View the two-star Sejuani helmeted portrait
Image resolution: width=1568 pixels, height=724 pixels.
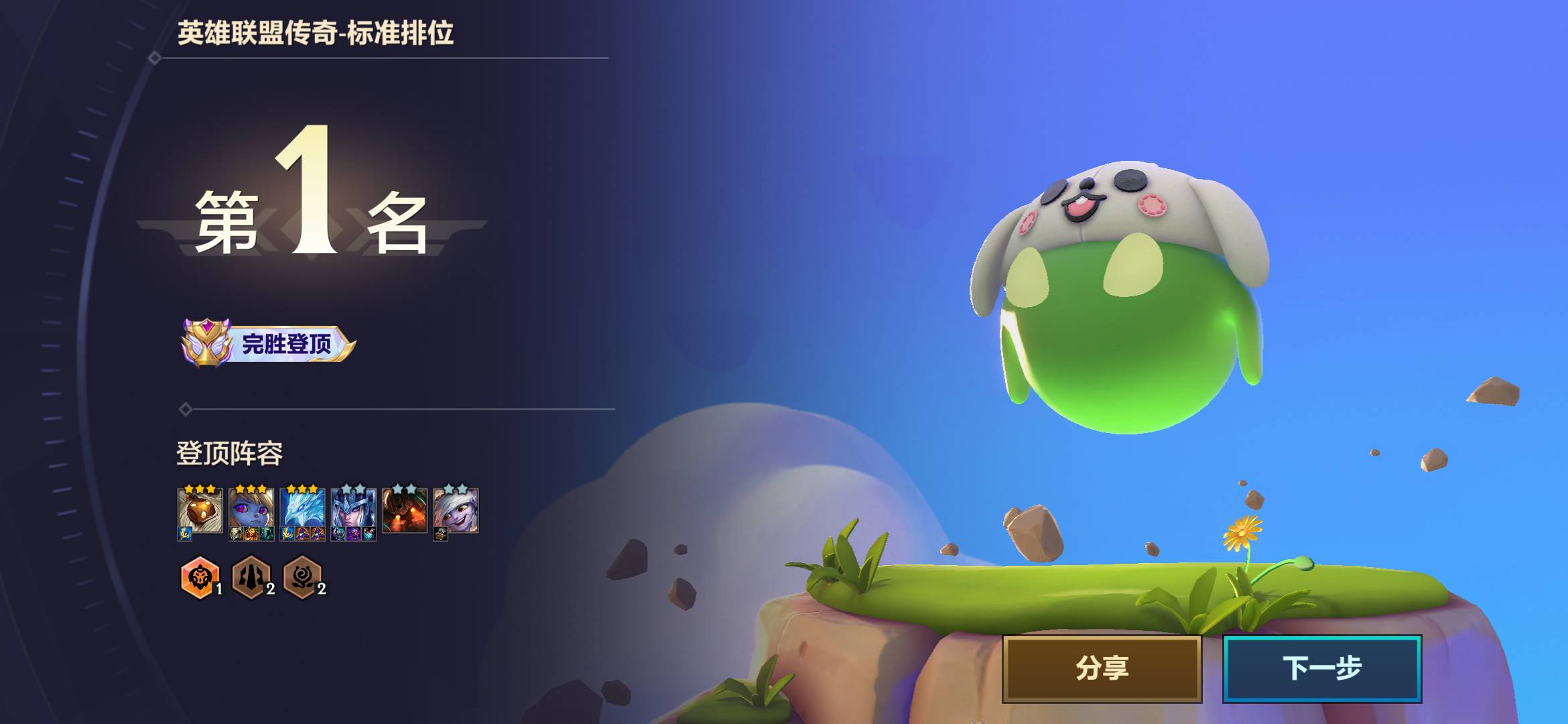[x=353, y=511]
